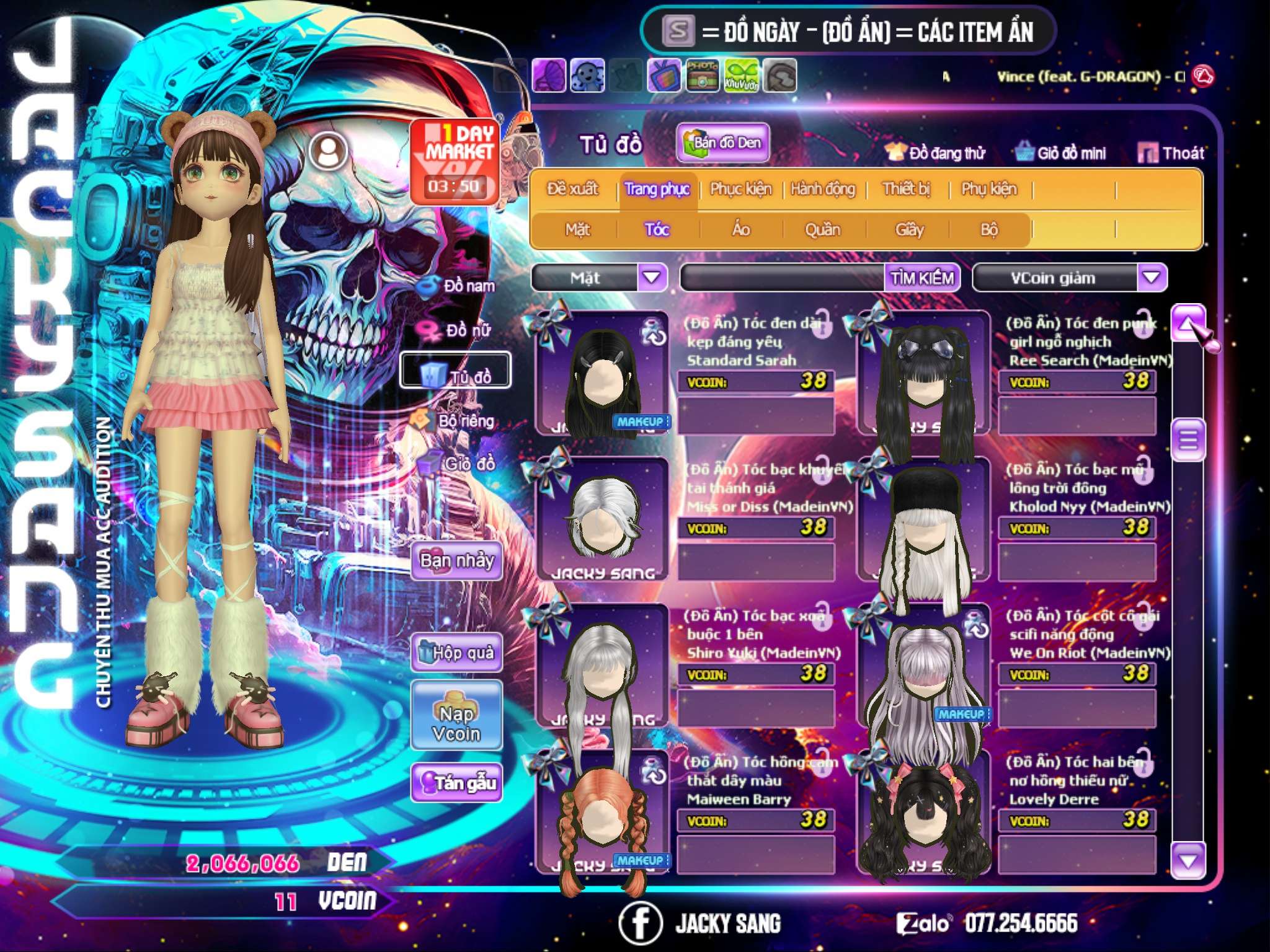
Task: Select the Hành động tab
Action: 822,189
